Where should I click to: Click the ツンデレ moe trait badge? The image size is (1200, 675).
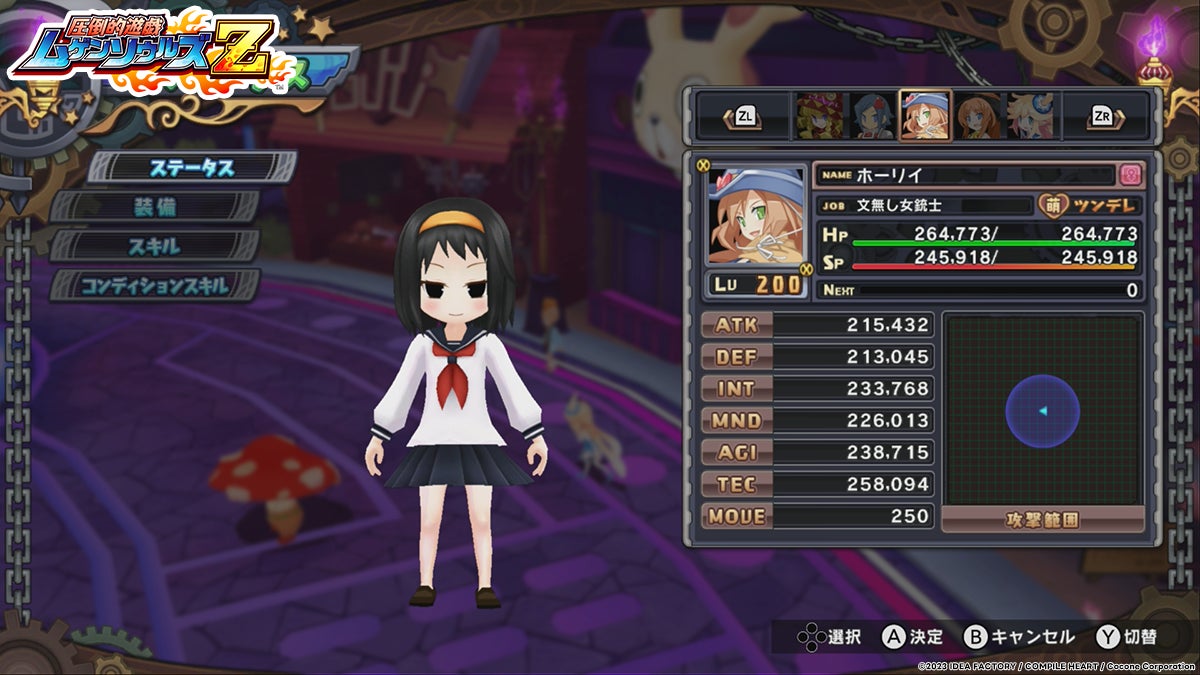tap(1090, 206)
